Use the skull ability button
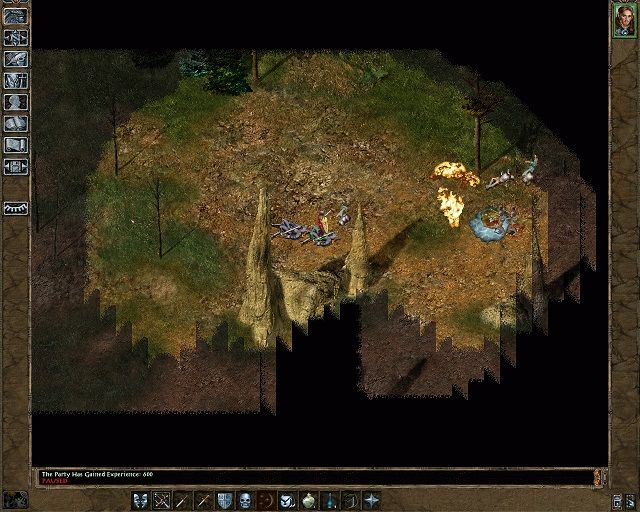 [247, 499]
